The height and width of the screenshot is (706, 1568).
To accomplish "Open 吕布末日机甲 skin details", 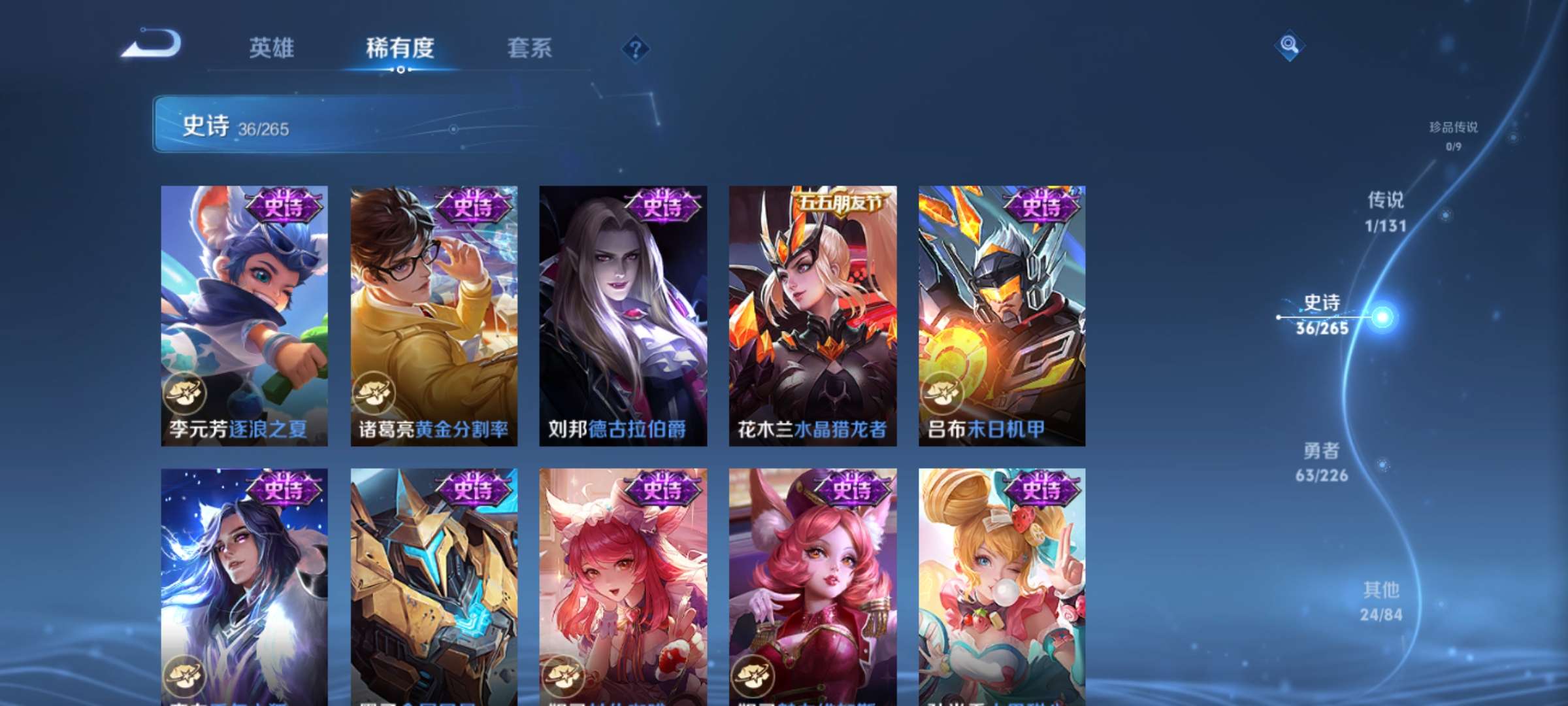I will tap(1000, 314).
